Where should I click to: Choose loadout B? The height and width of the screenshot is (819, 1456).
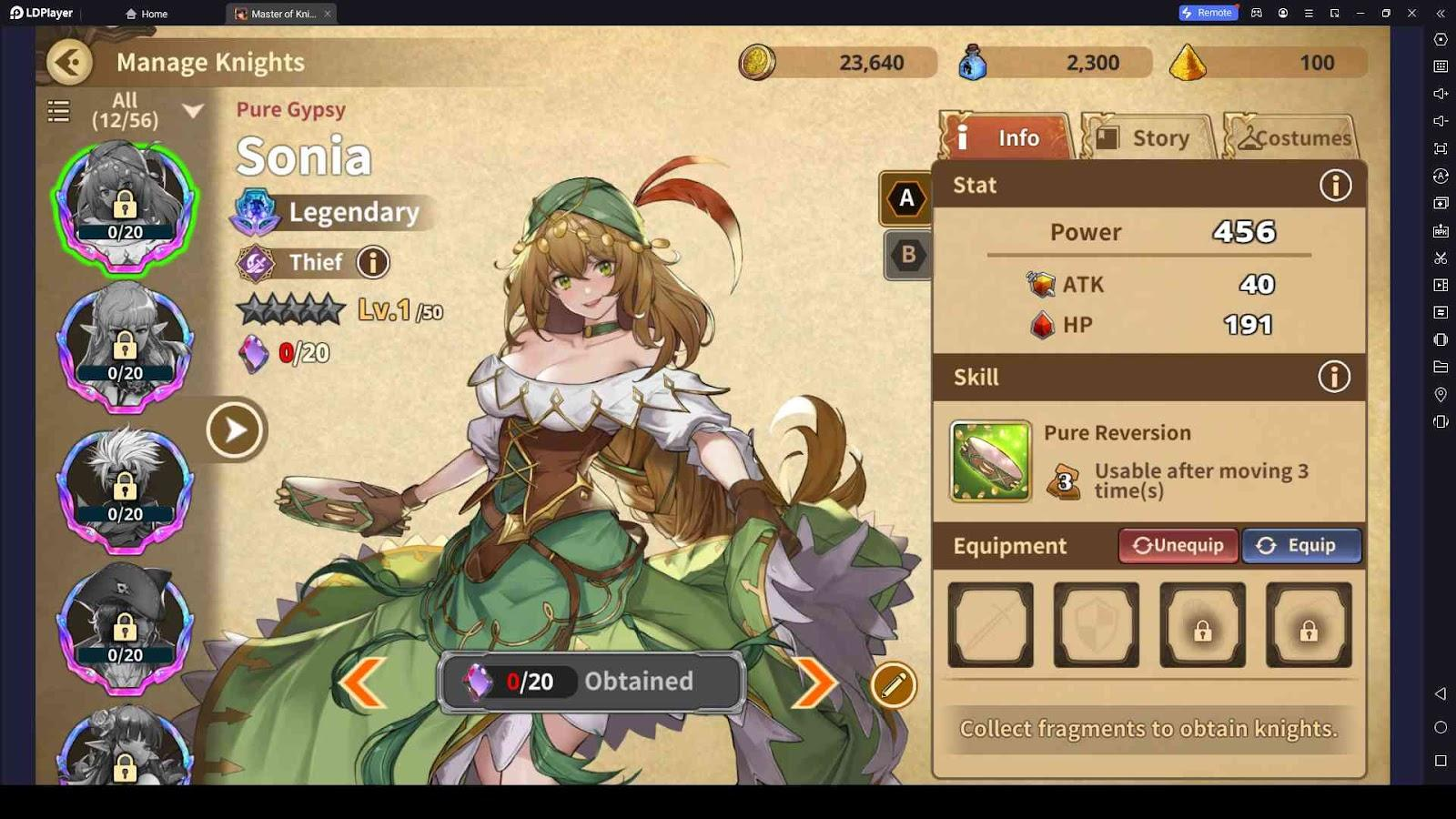907,255
